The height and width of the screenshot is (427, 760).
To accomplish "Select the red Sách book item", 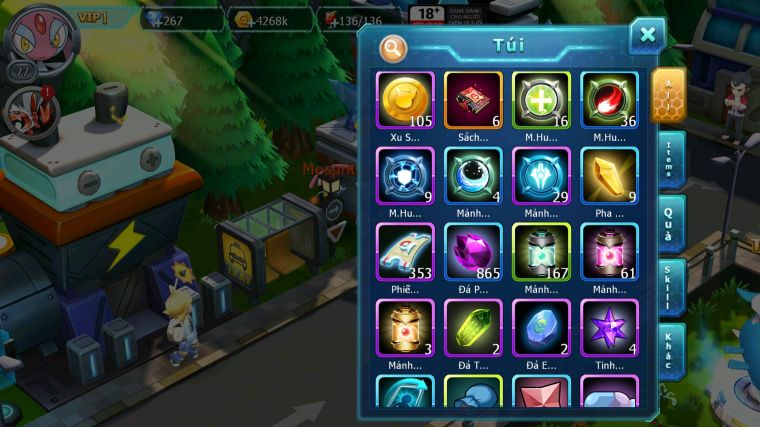I will click(473, 100).
